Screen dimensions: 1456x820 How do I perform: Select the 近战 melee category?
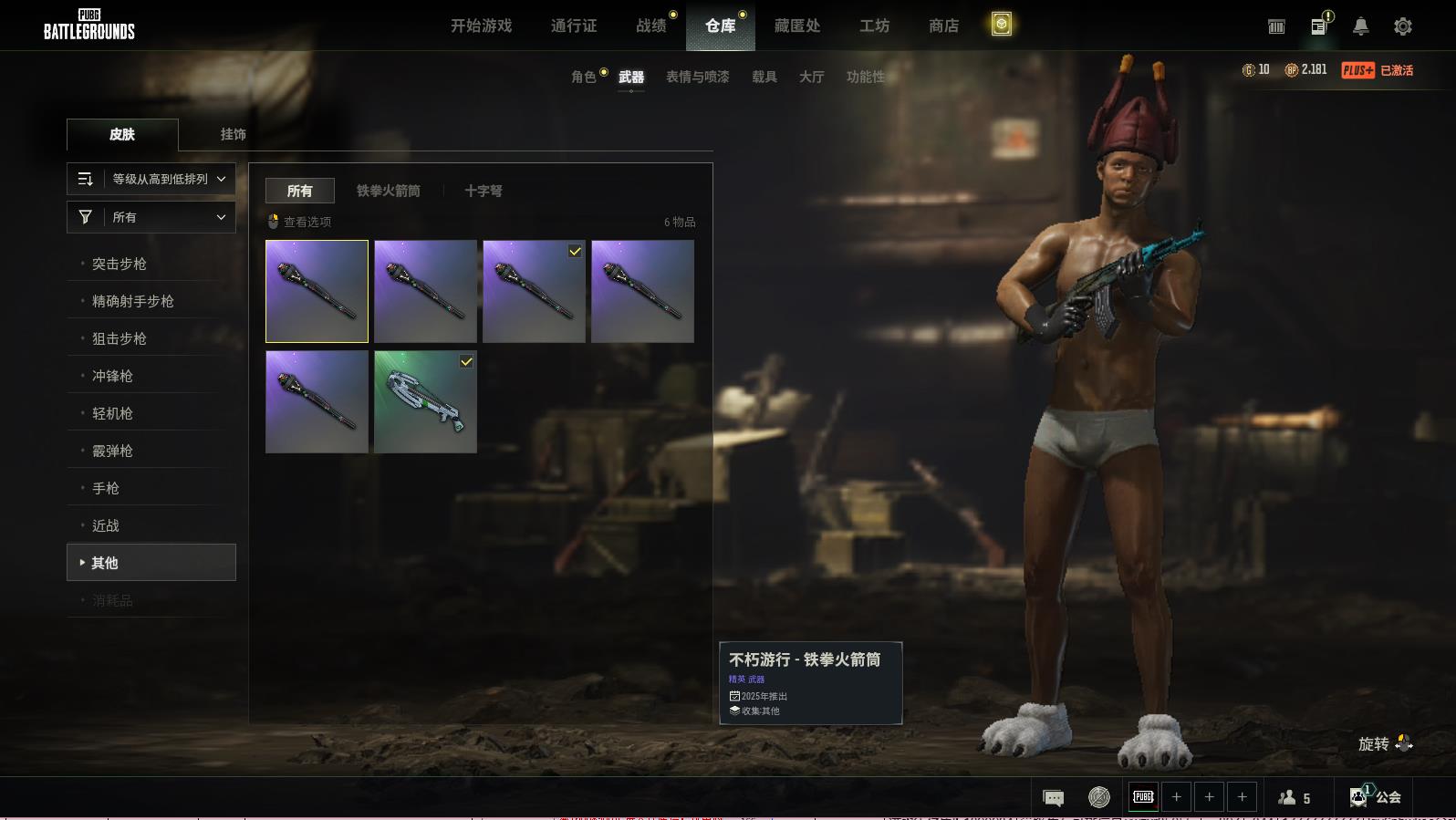[106, 525]
